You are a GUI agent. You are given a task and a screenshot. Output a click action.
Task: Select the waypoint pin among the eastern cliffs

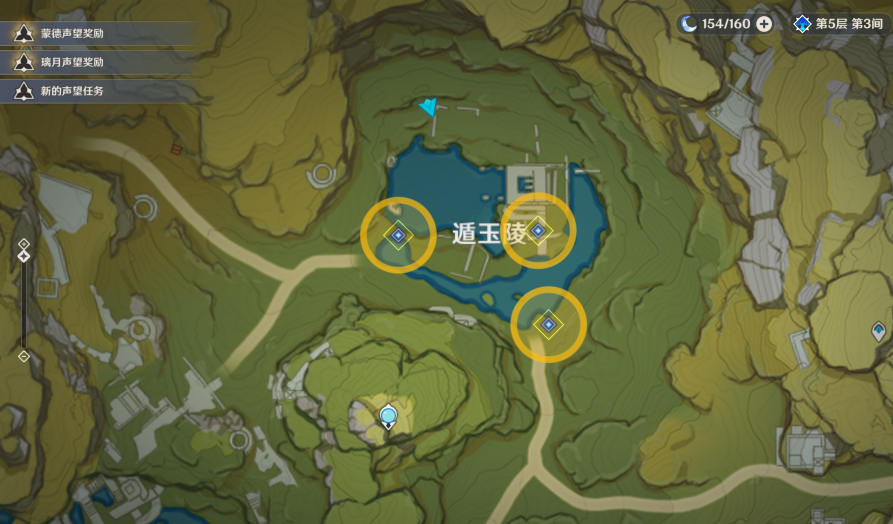(x=878, y=330)
